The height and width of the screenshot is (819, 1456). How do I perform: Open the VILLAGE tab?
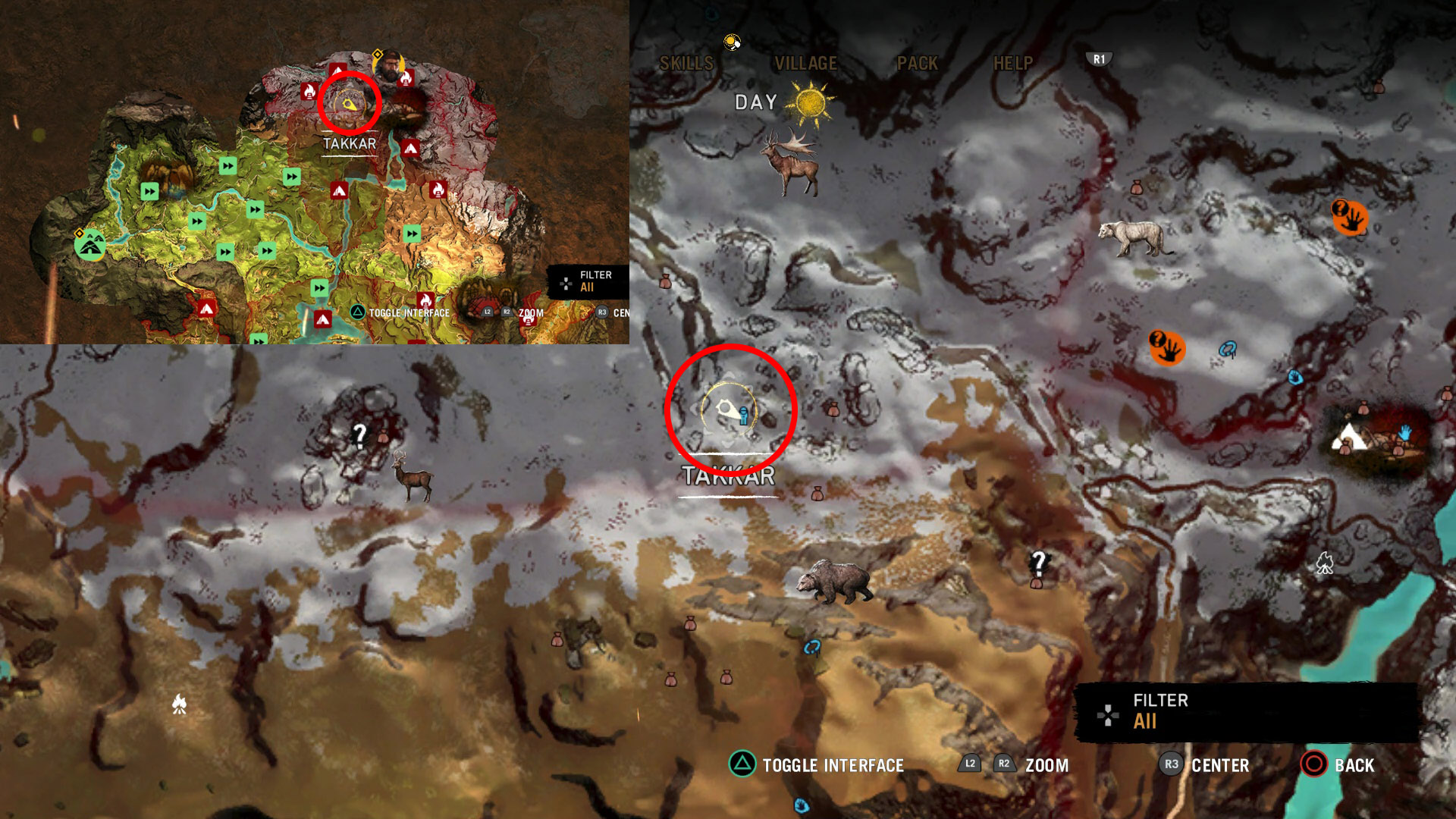pos(805,64)
